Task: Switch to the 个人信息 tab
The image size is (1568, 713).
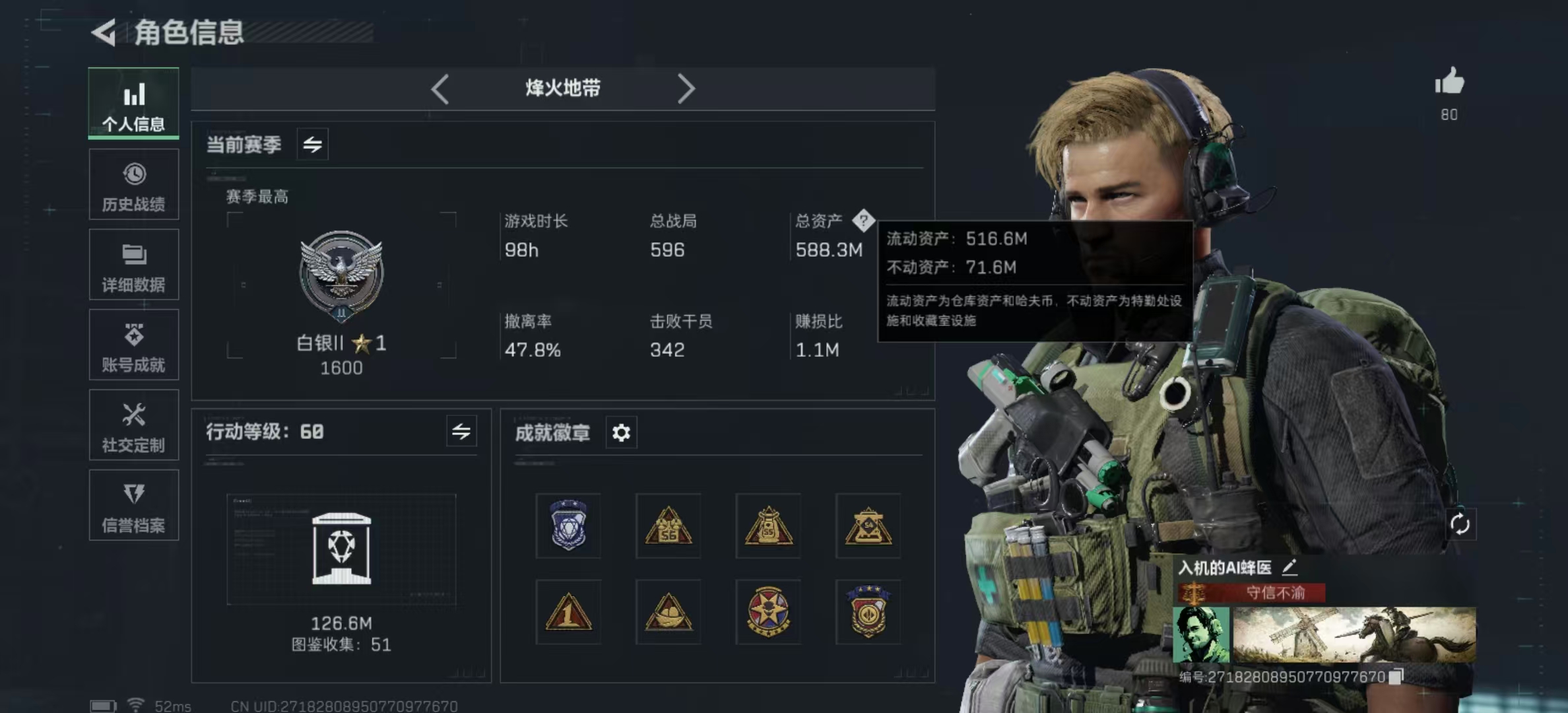Action: [133, 104]
